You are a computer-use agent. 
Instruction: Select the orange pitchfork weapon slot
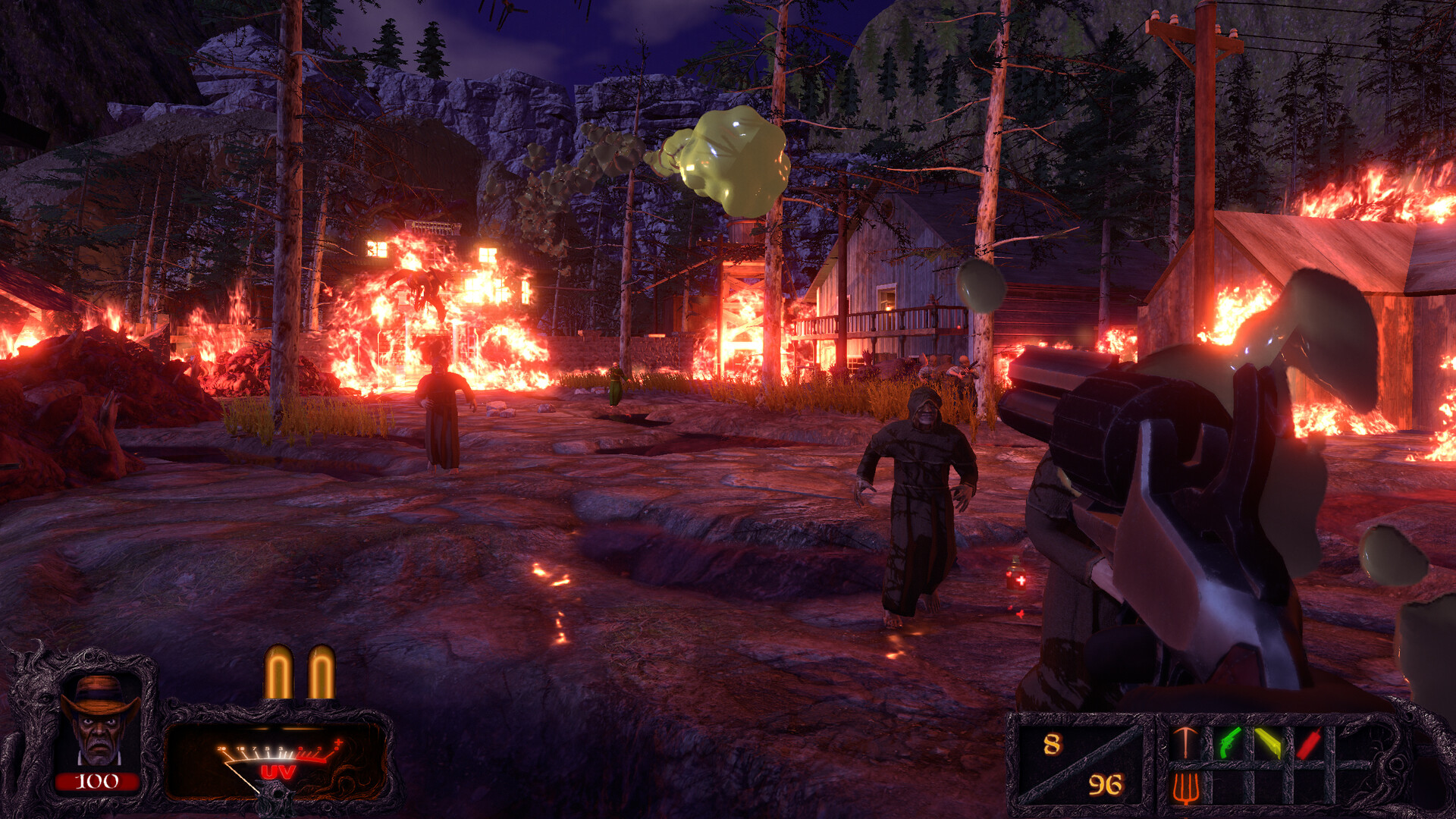pos(1185,787)
